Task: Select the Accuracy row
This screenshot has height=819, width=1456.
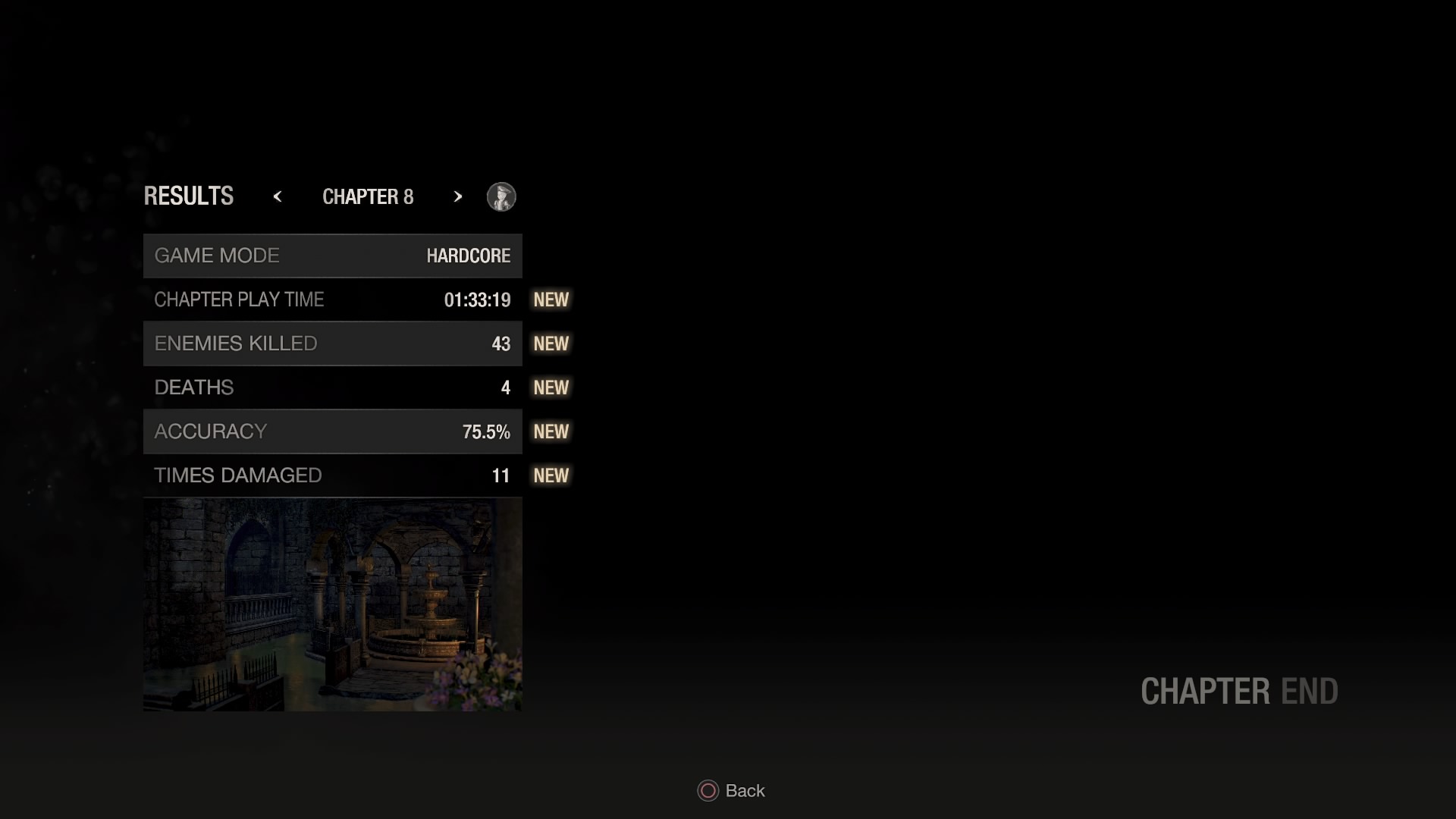Action: tap(332, 431)
